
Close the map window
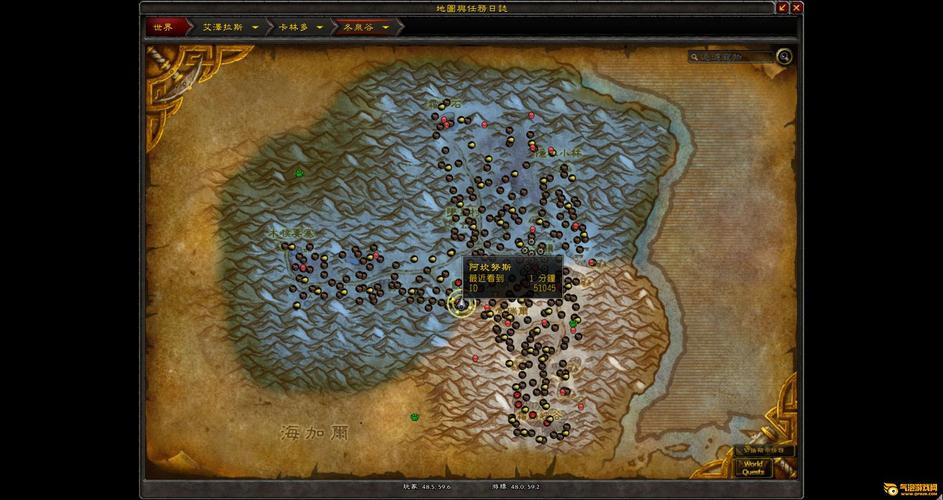(x=796, y=8)
